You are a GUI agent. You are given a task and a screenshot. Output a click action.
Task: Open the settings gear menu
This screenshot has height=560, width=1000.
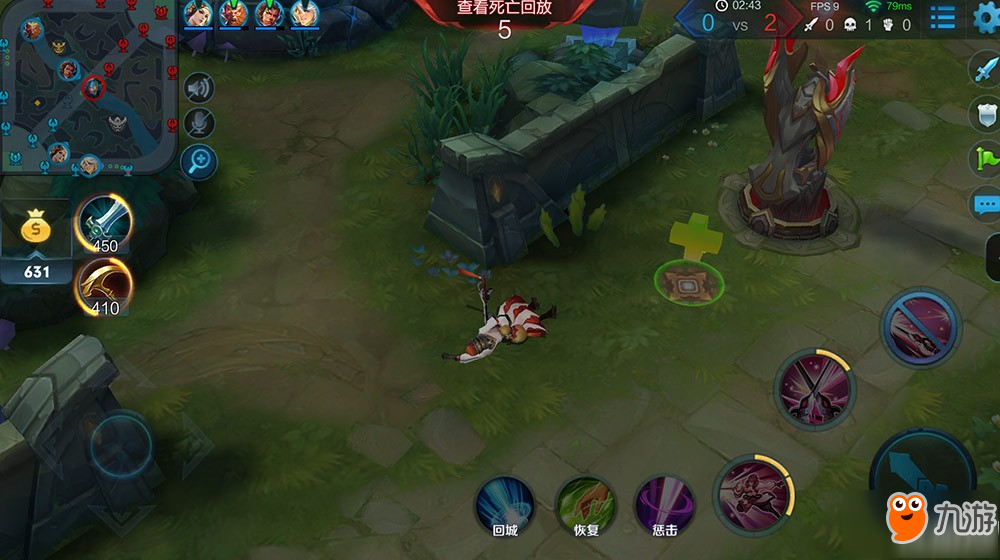point(986,18)
